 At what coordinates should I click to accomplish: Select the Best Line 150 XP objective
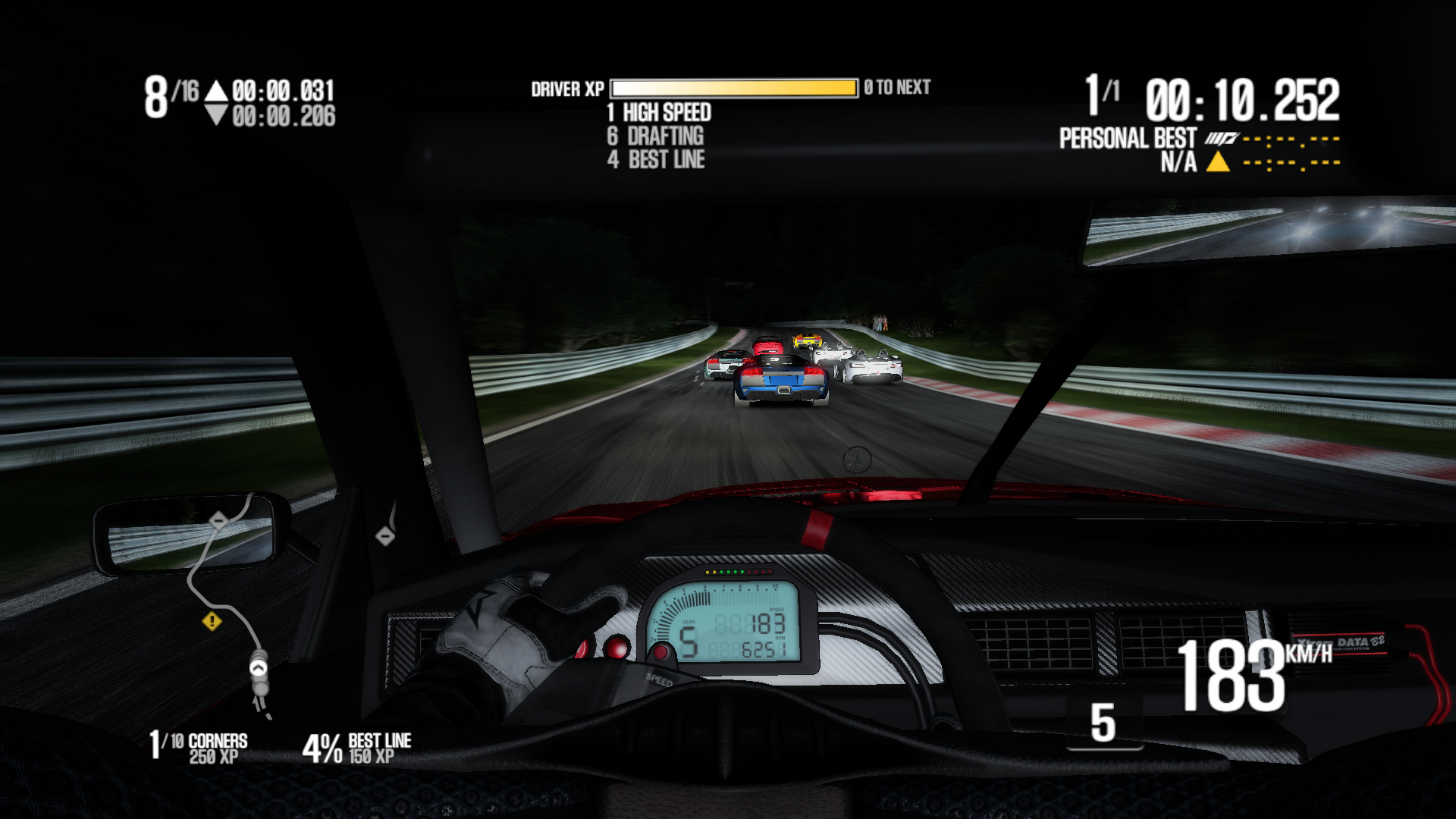(357, 748)
